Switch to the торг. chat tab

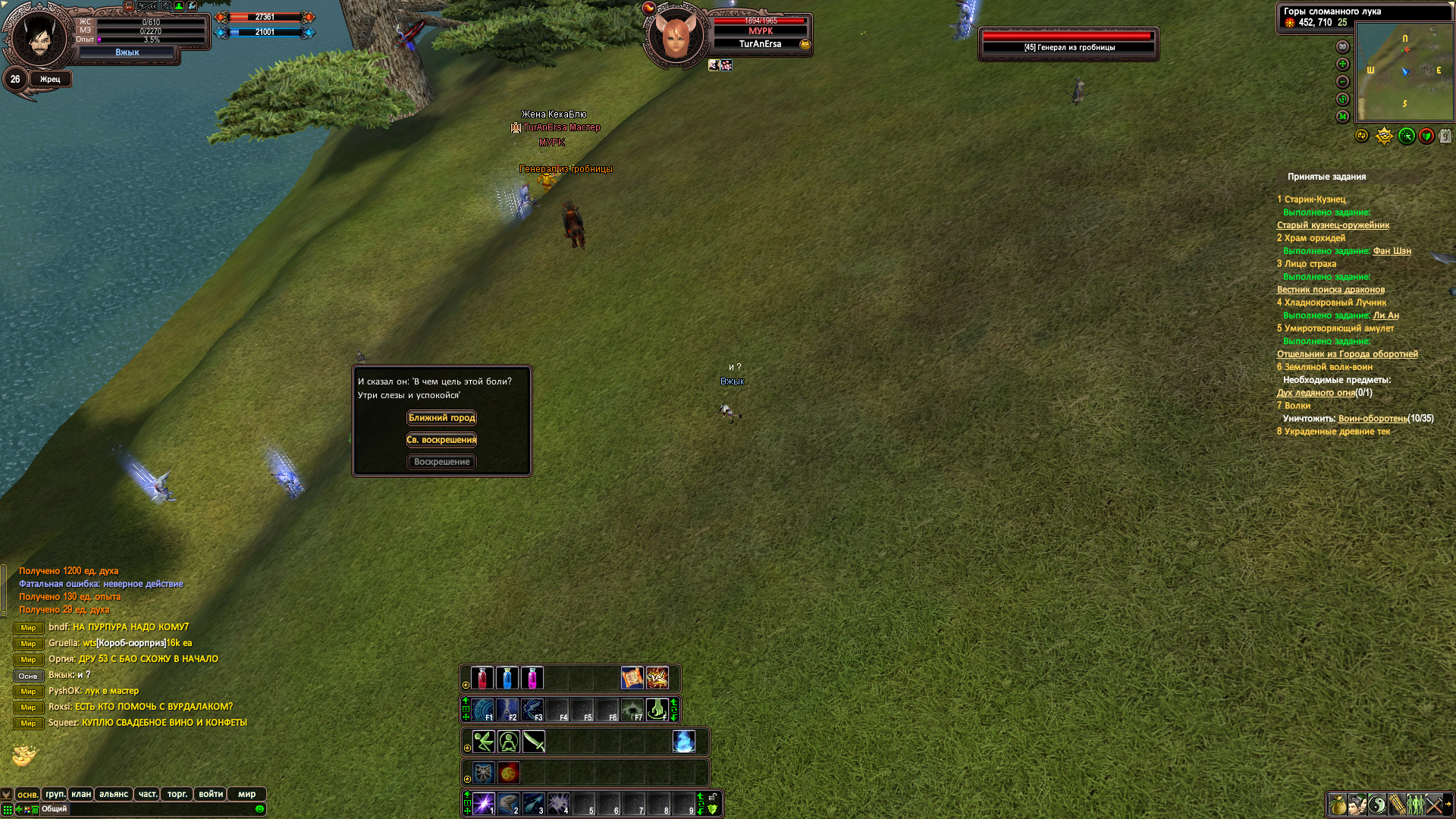(177, 794)
